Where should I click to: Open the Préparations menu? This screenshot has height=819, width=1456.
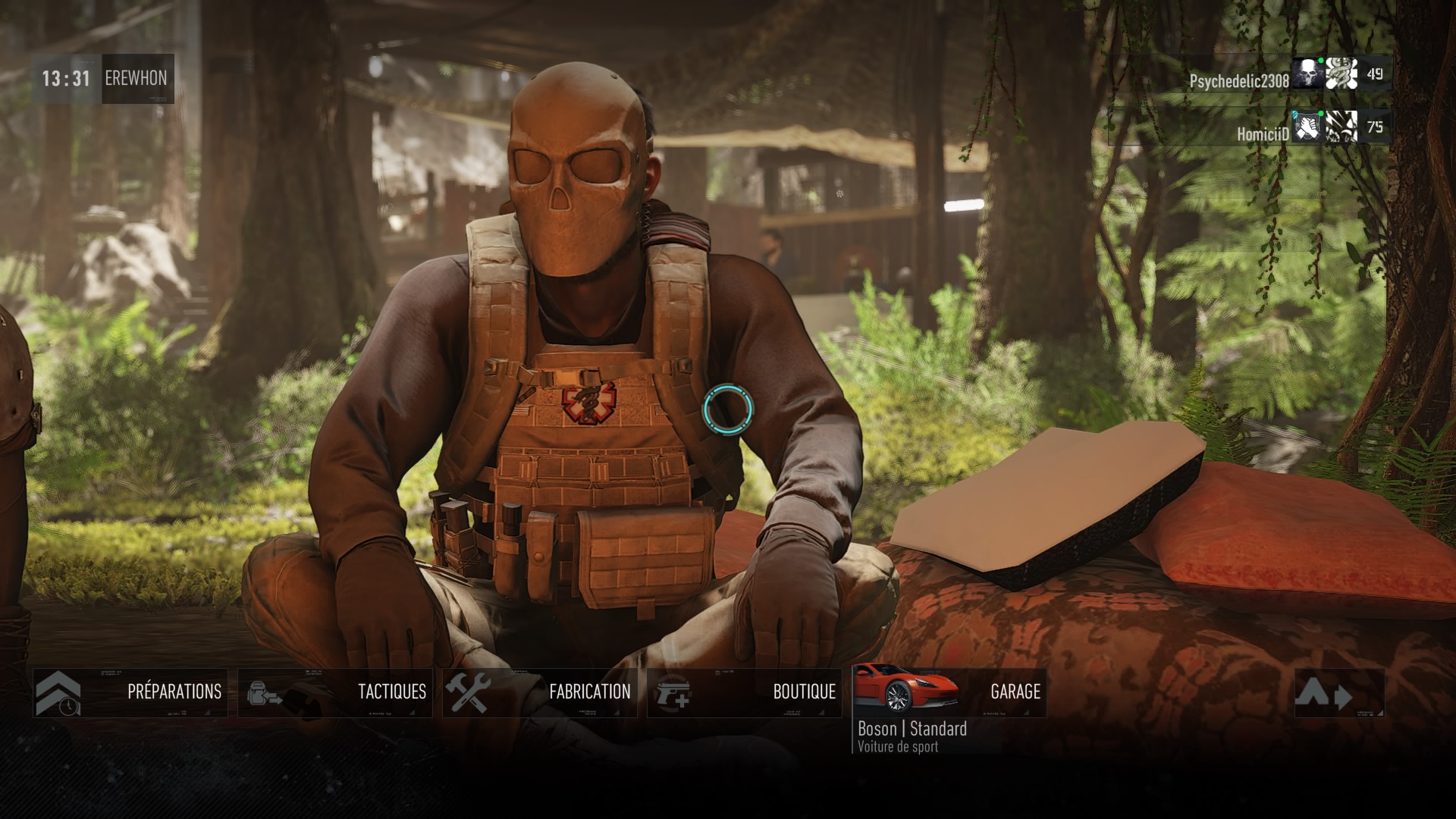130,692
